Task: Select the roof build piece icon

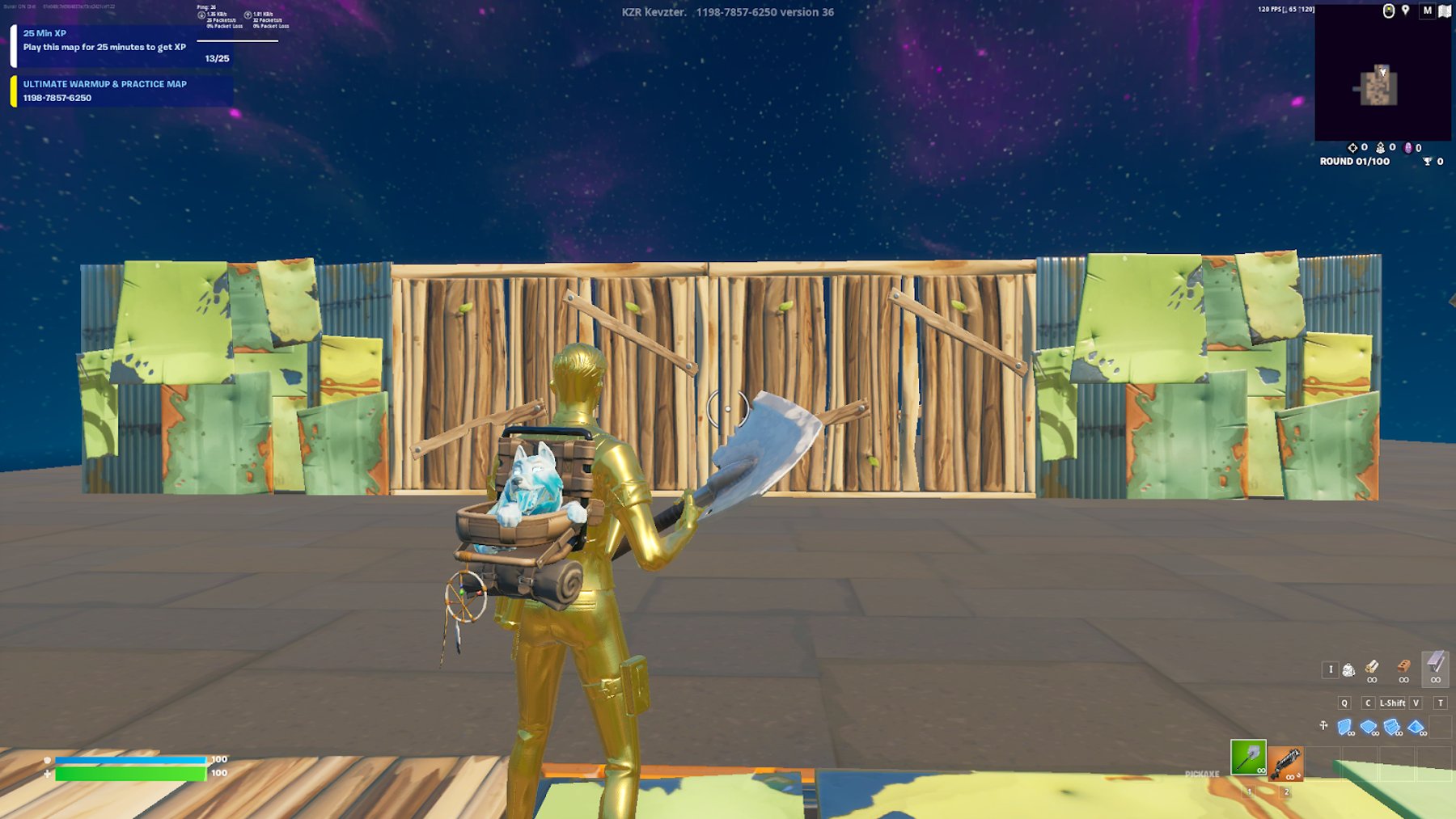Action: coord(1415,727)
